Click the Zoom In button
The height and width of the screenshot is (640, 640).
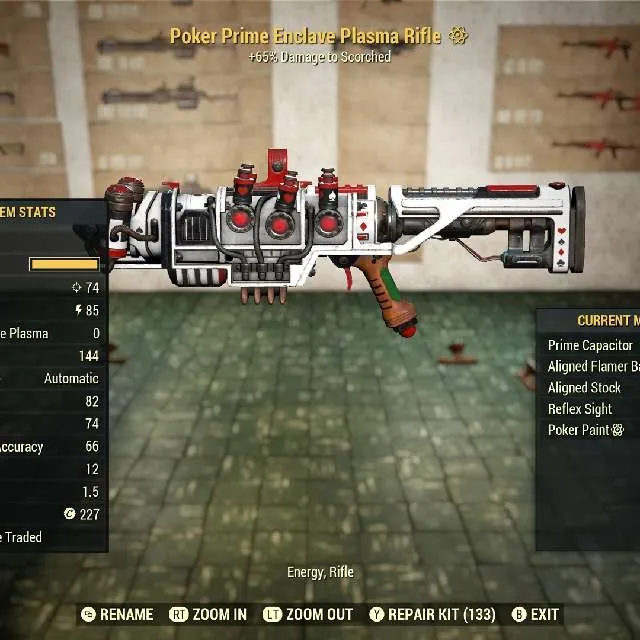[x=209, y=615]
